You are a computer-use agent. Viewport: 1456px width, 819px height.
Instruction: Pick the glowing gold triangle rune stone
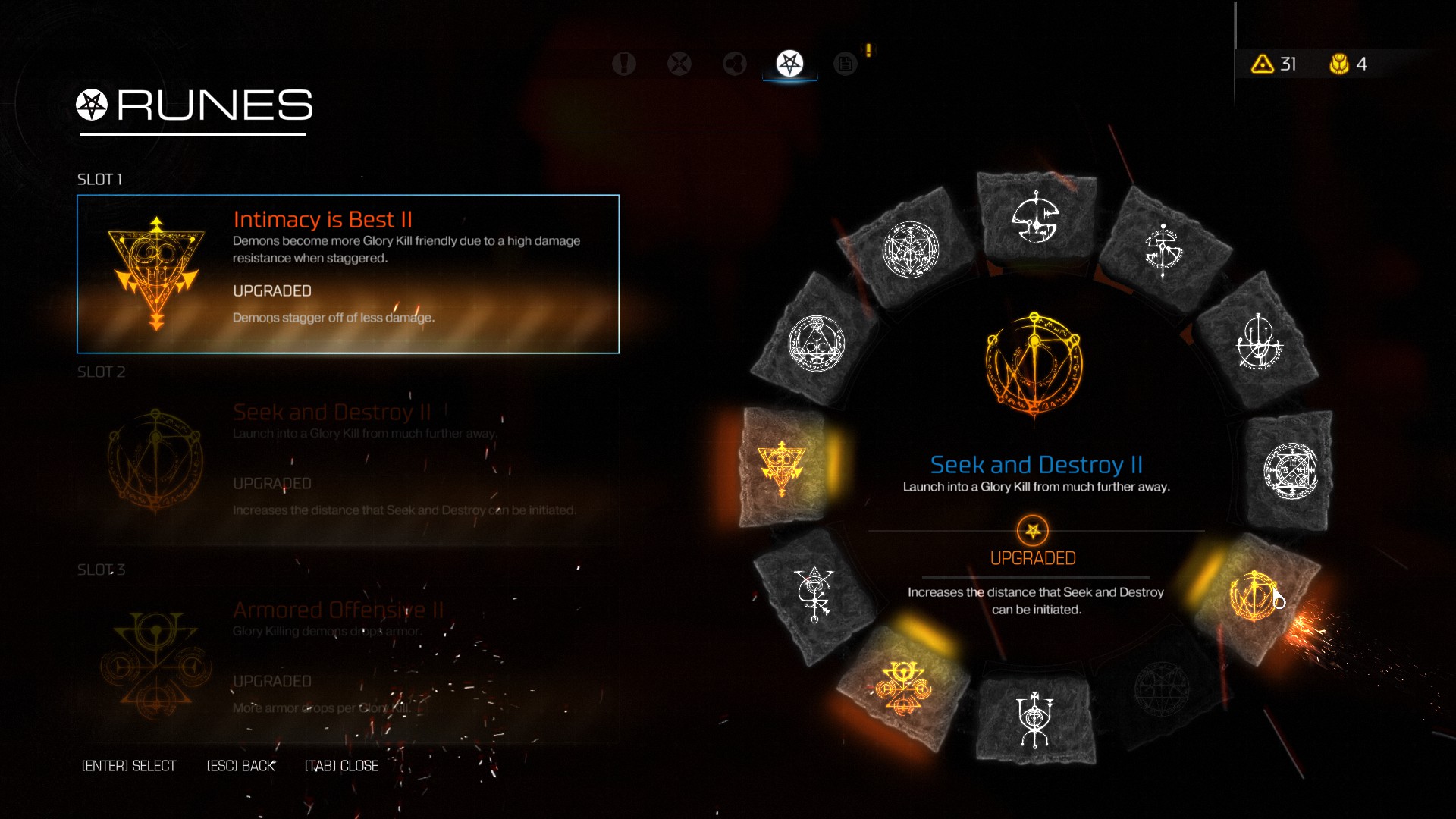[x=782, y=466]
